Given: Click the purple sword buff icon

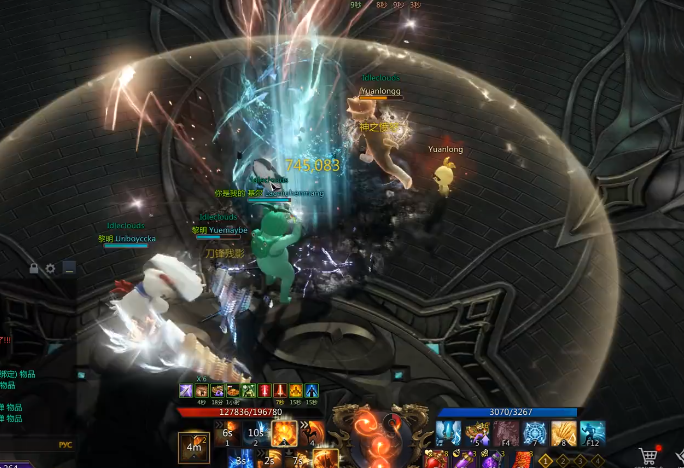Looking at the screenshot, I should [186, 390].
